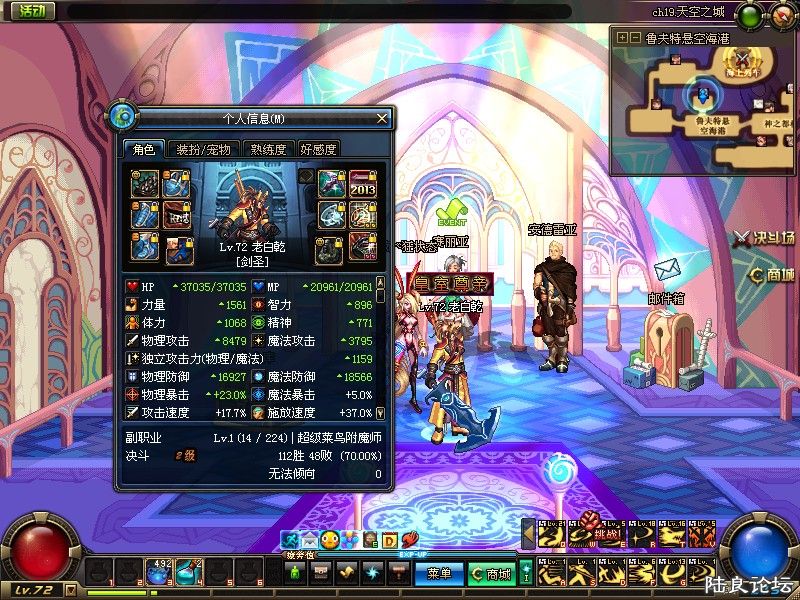This screenshot has height=600, width=800.
Task: Open the 菜单 menu button
Action: pos(439,574)
